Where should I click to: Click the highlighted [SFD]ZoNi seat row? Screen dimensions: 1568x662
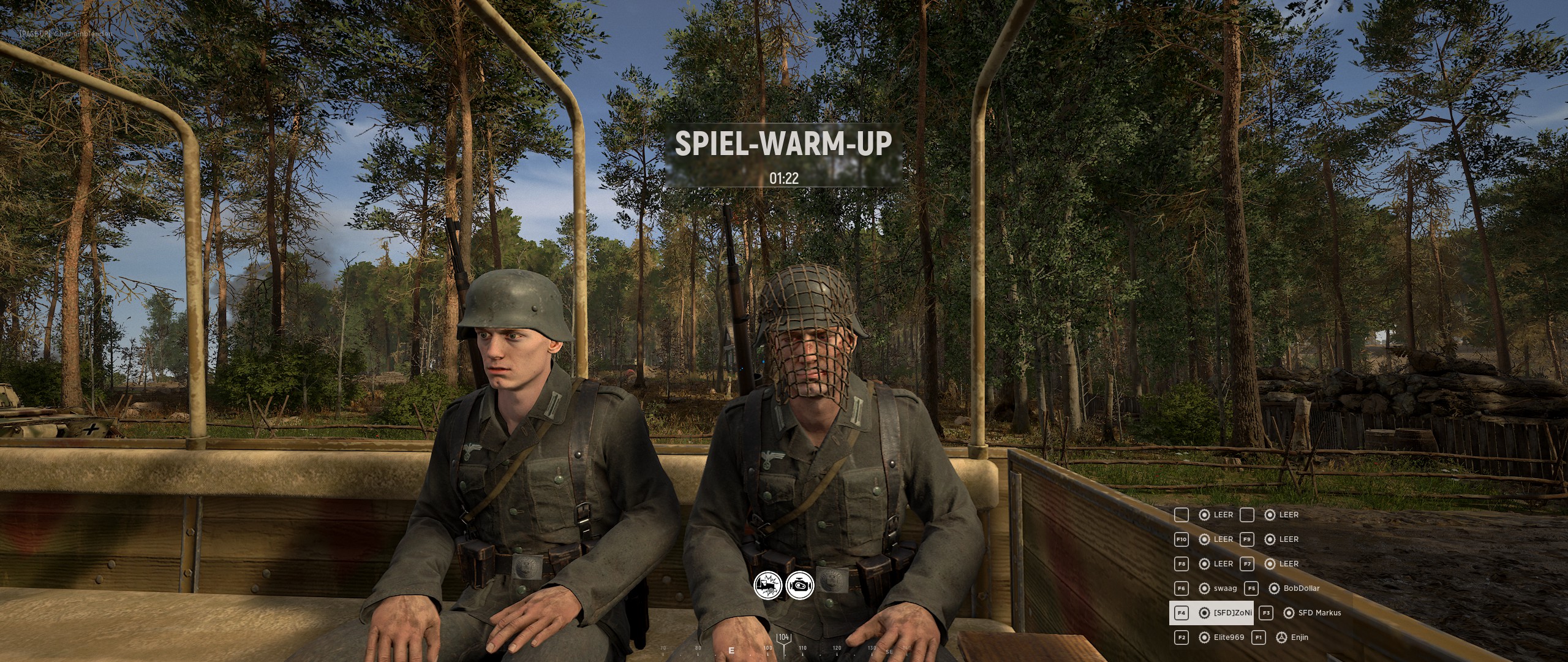[1211, 613]
